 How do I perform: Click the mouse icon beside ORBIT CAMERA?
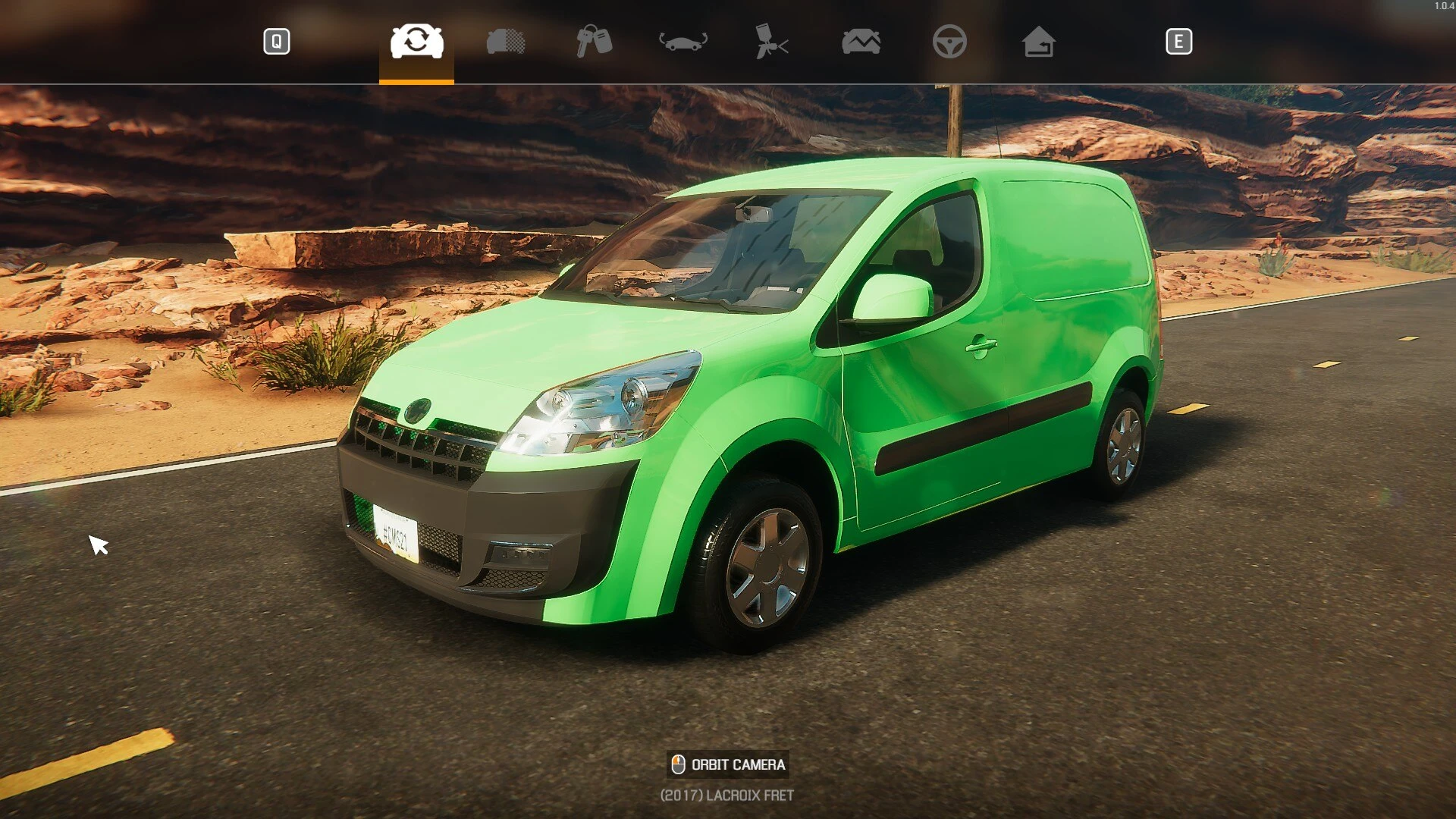(x=677, y=764)
